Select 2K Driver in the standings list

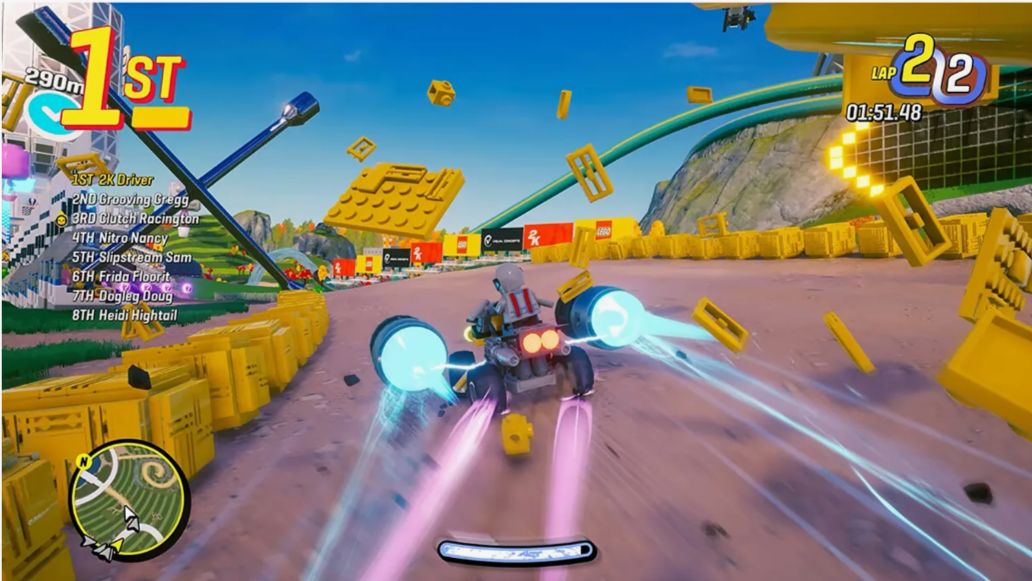[x=112, y=180]
